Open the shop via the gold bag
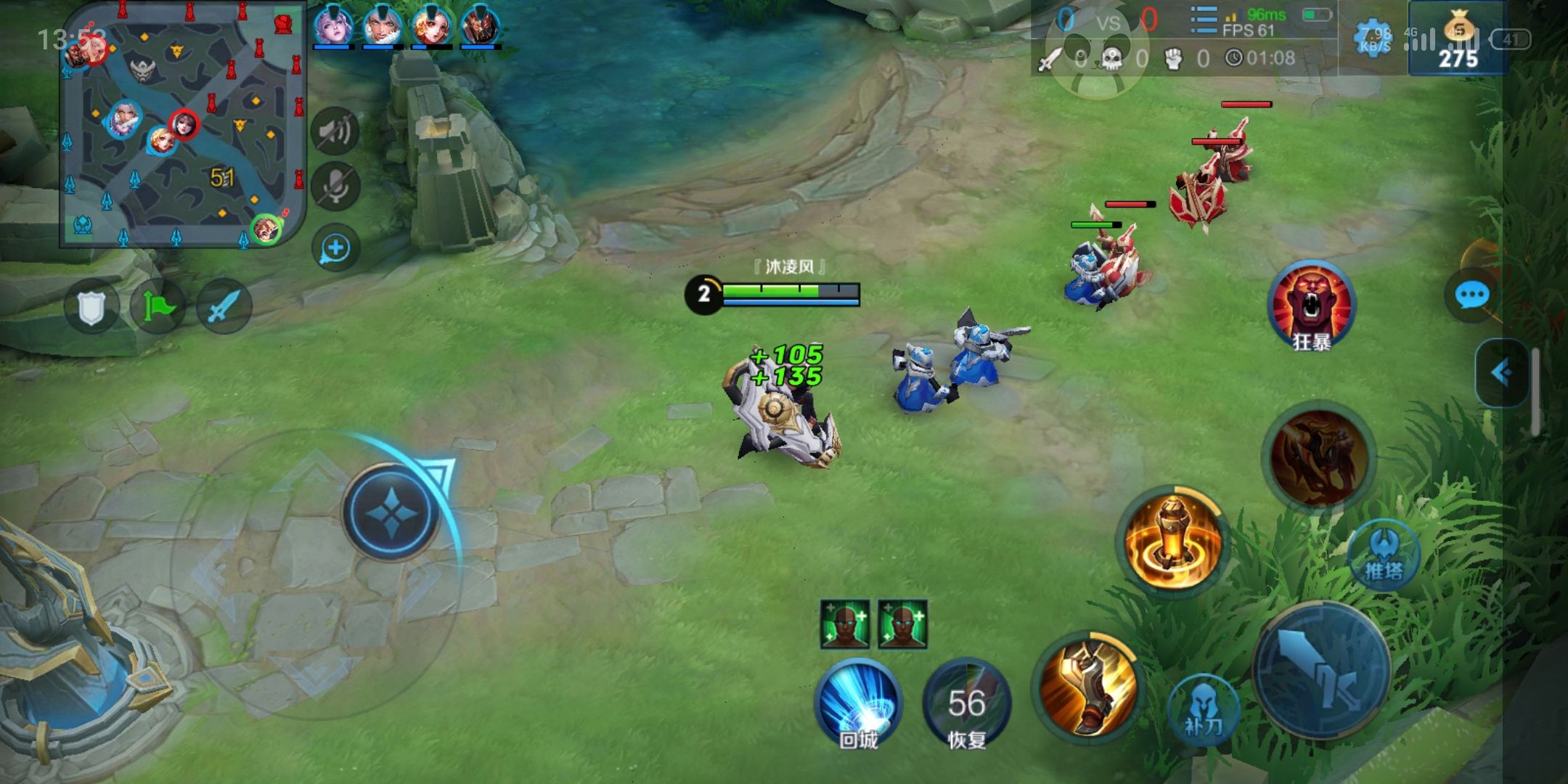This screenshot has width=1568, height=784. pyautogui.click(x=1458, y=40)
